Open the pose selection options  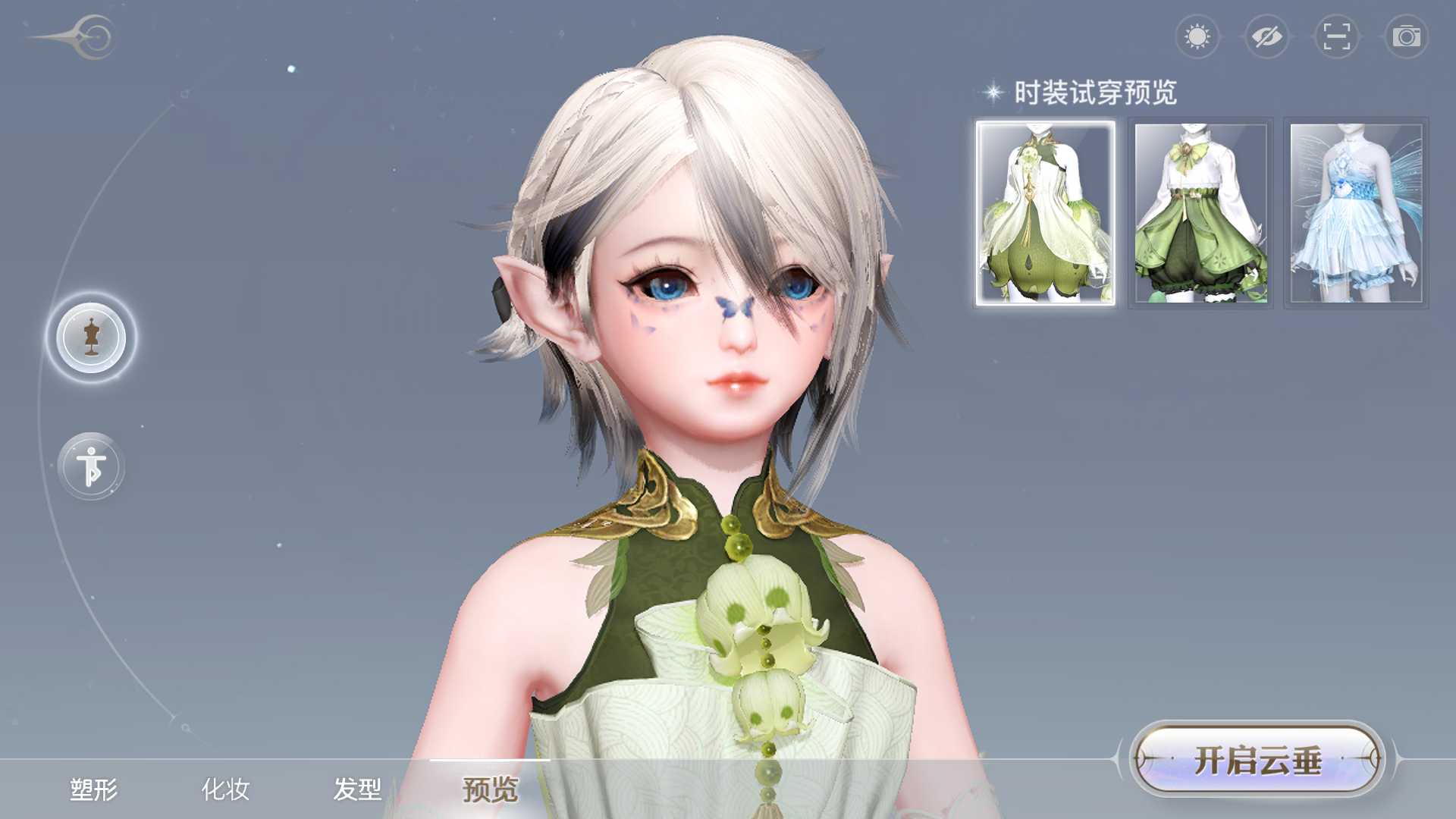coord(92,467)
